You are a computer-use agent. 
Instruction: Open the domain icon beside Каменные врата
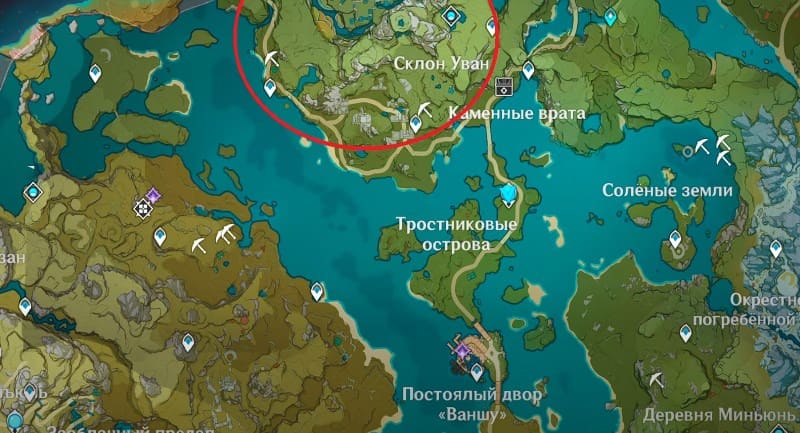[x=503, y=84]
